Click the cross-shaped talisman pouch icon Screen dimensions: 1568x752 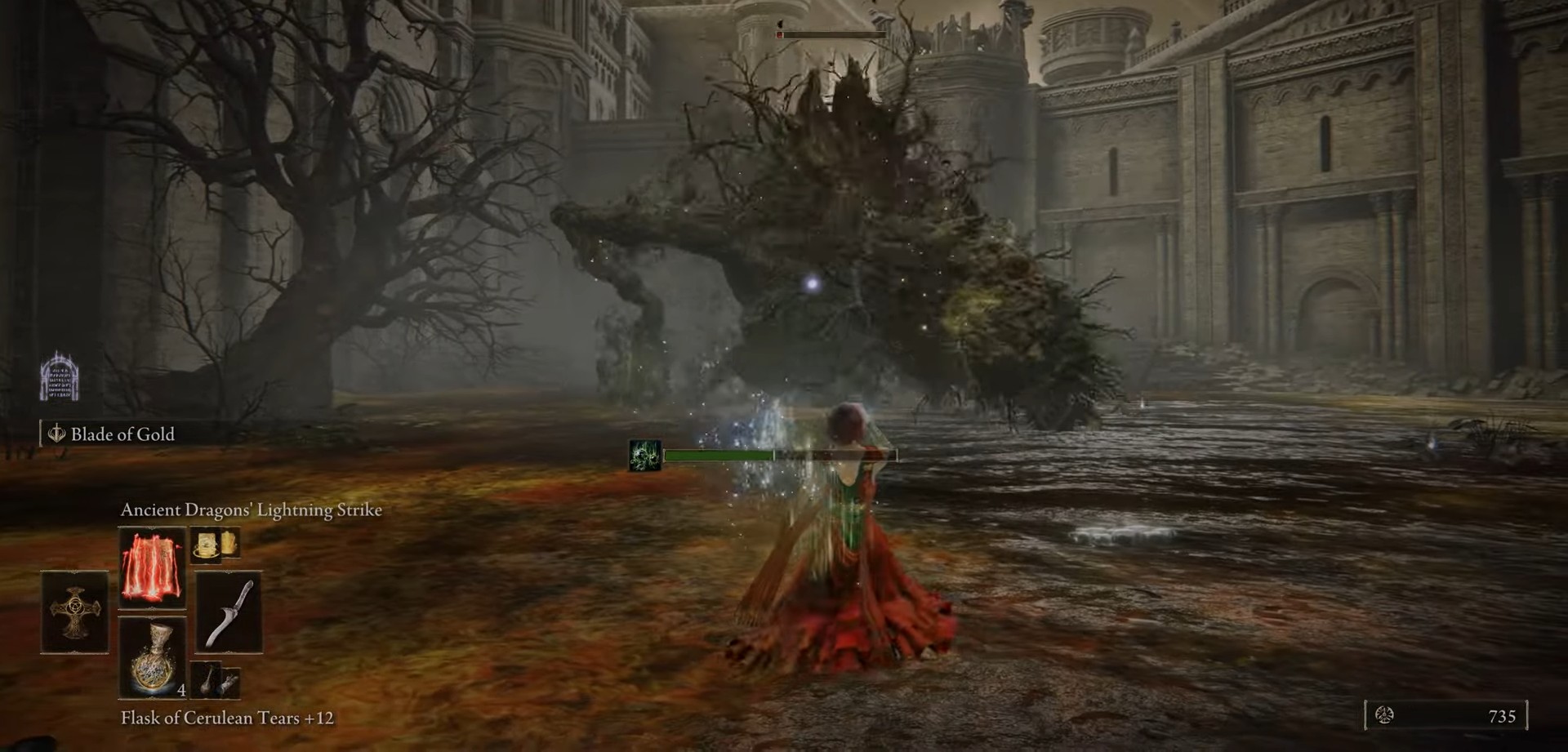73,611
